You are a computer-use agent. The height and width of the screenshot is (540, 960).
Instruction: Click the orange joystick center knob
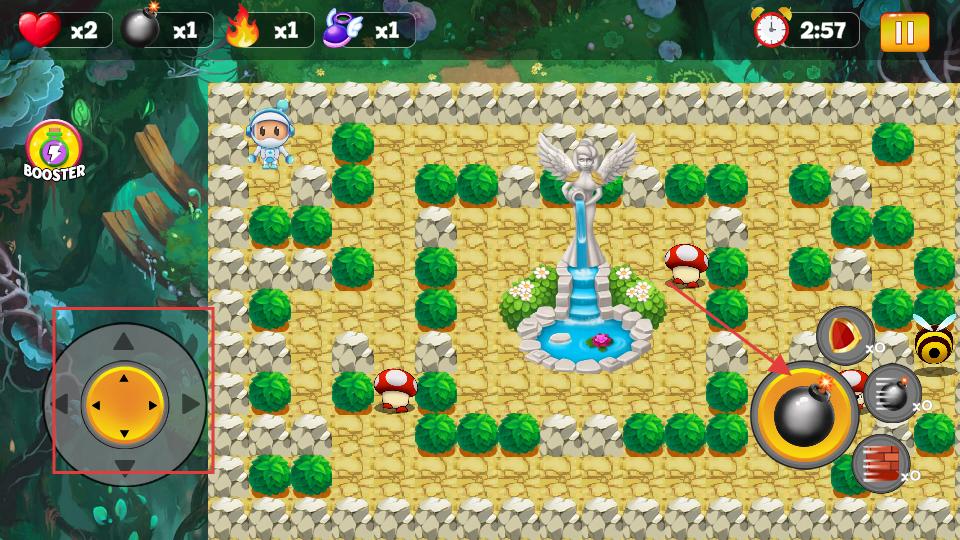[124, 405]
